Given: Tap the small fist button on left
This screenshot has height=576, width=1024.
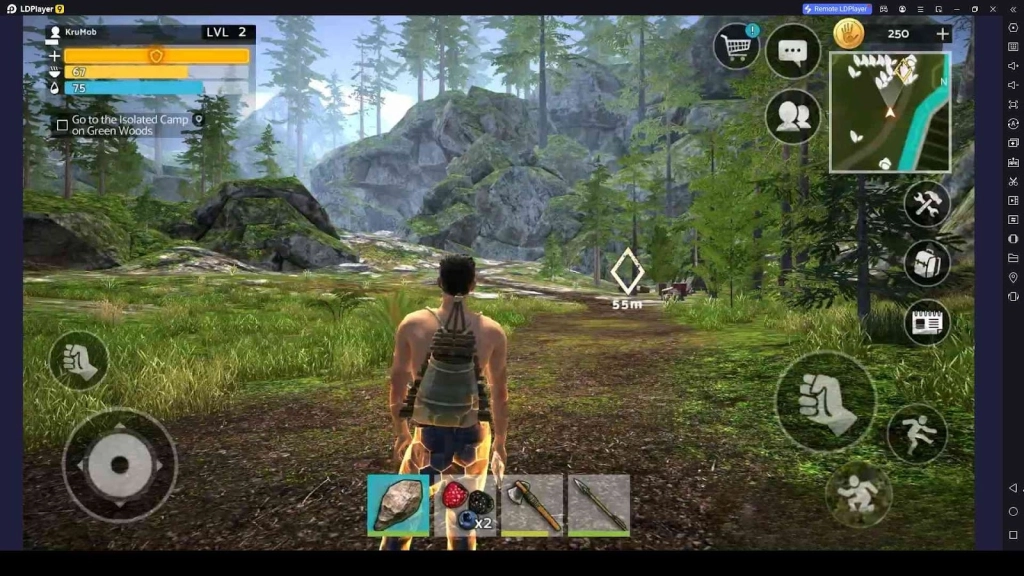Looking at the screenshot, I should (78, 361).
